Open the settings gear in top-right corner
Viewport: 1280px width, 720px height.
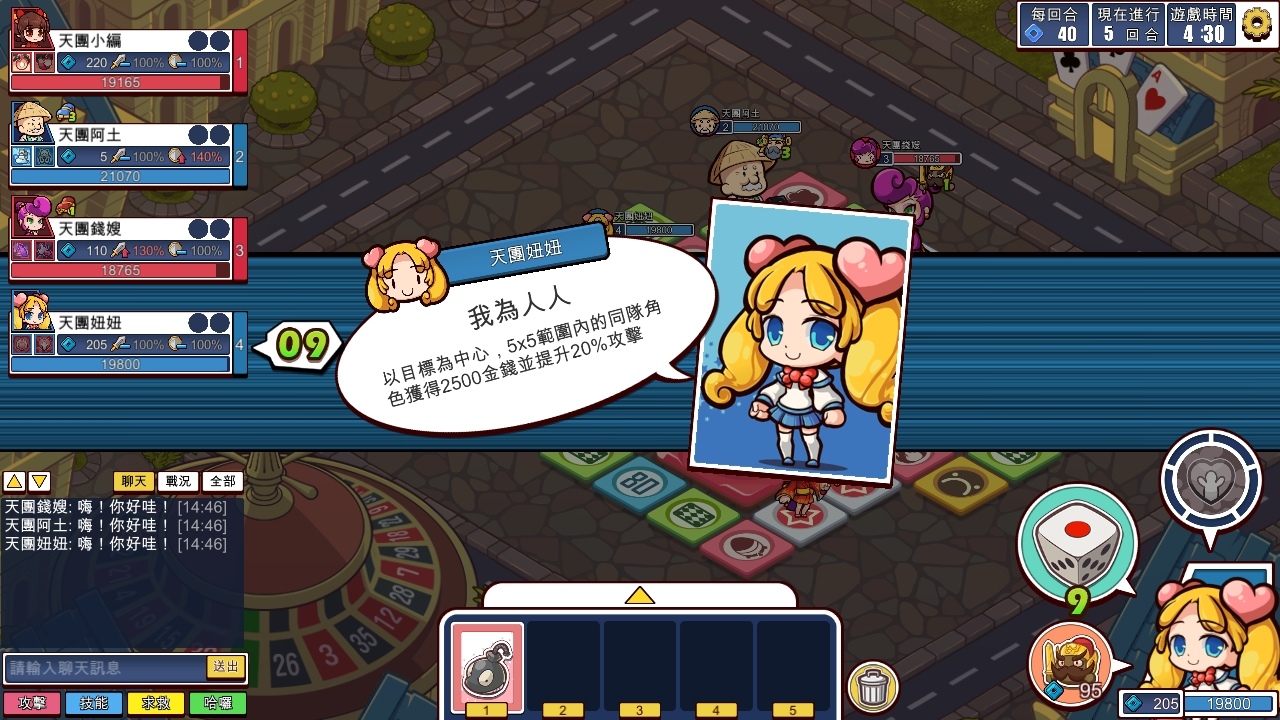click(1257, 26)
